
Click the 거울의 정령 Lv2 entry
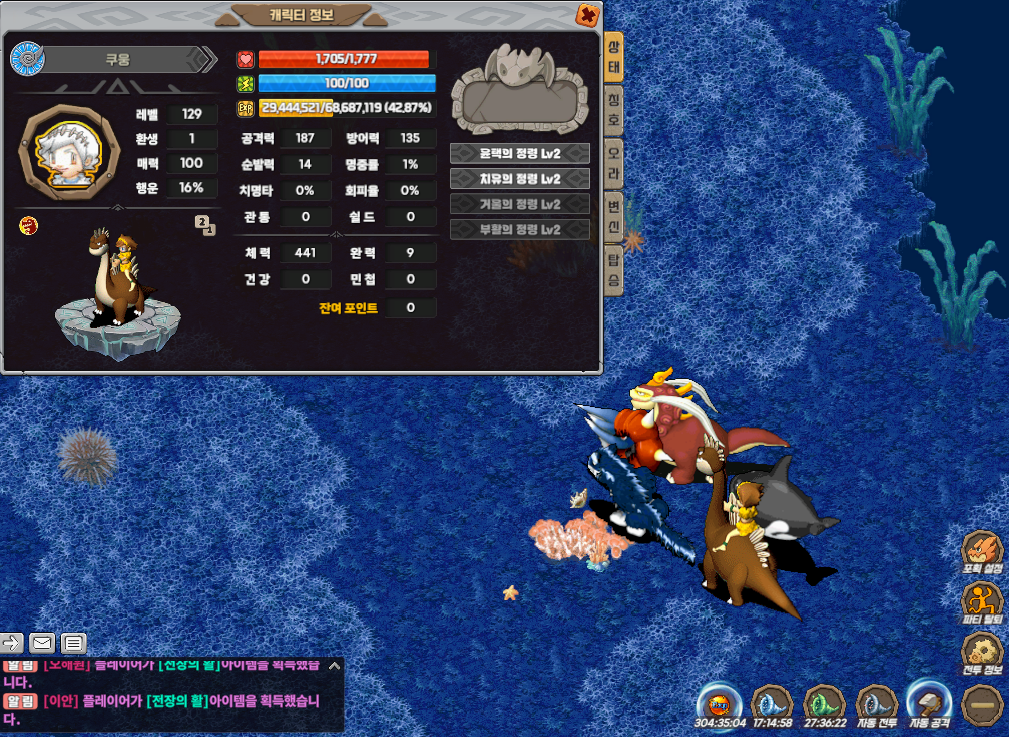[519, 204]
